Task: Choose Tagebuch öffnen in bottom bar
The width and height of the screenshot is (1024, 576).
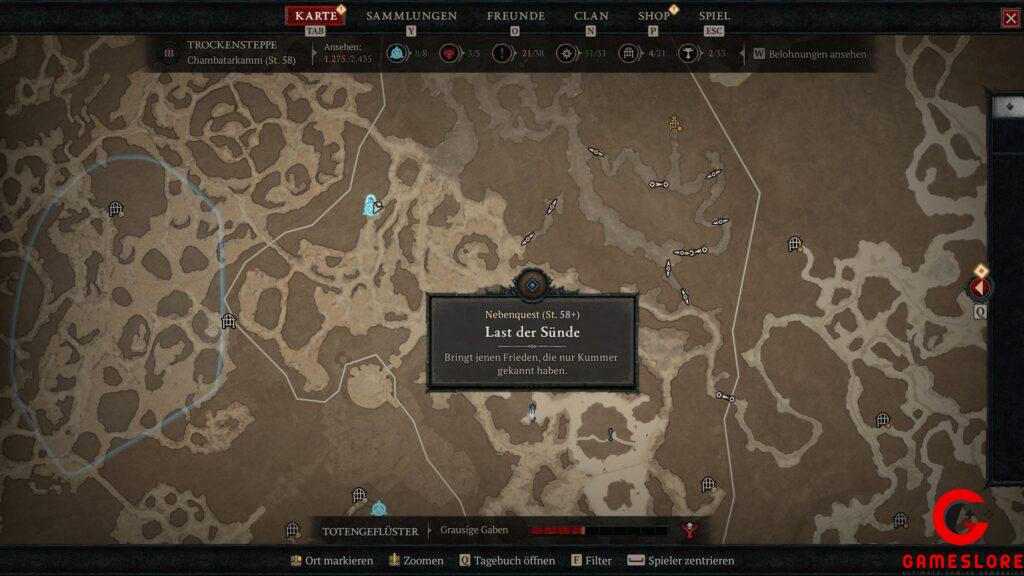Action: point(507,561)
